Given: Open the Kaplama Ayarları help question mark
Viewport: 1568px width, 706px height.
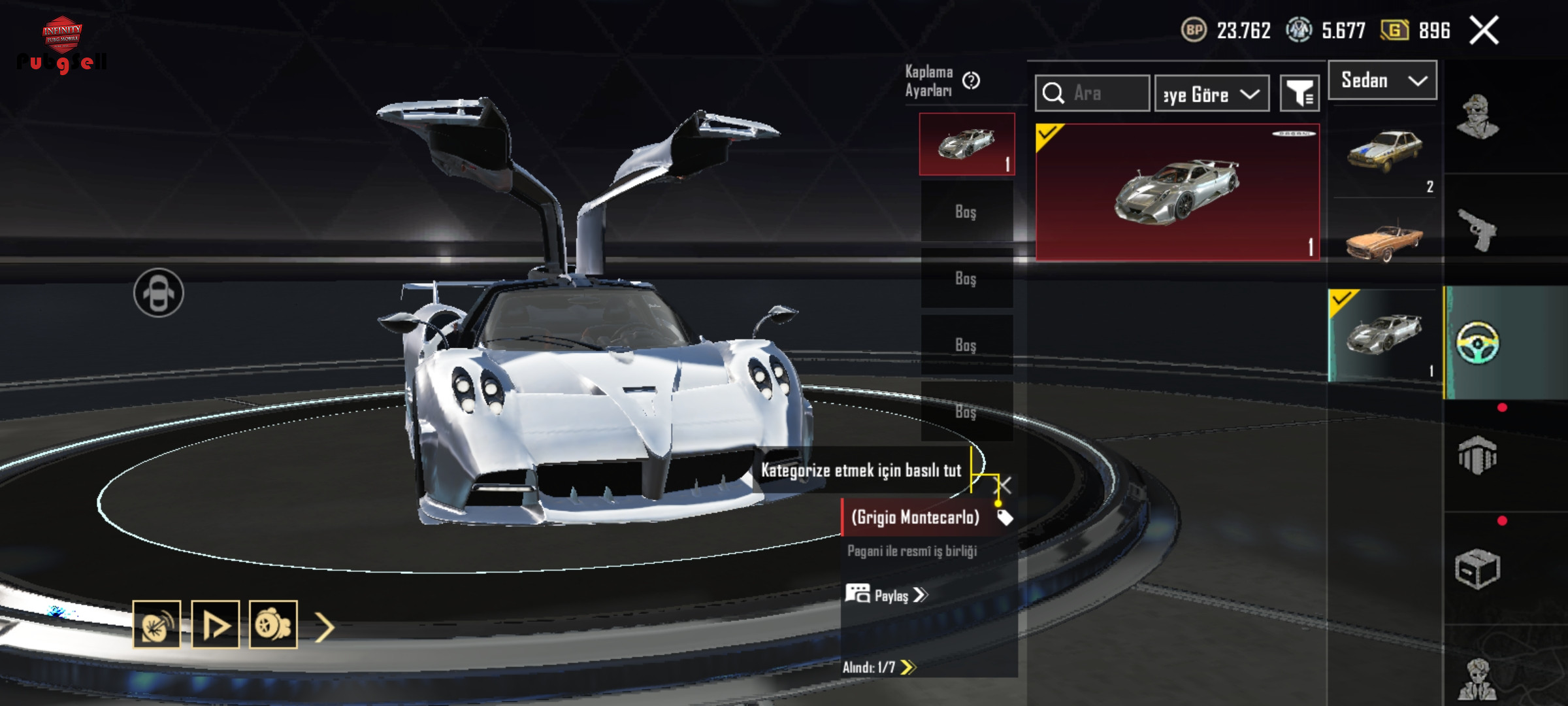Looking at the screenshot, I should 972,80.
